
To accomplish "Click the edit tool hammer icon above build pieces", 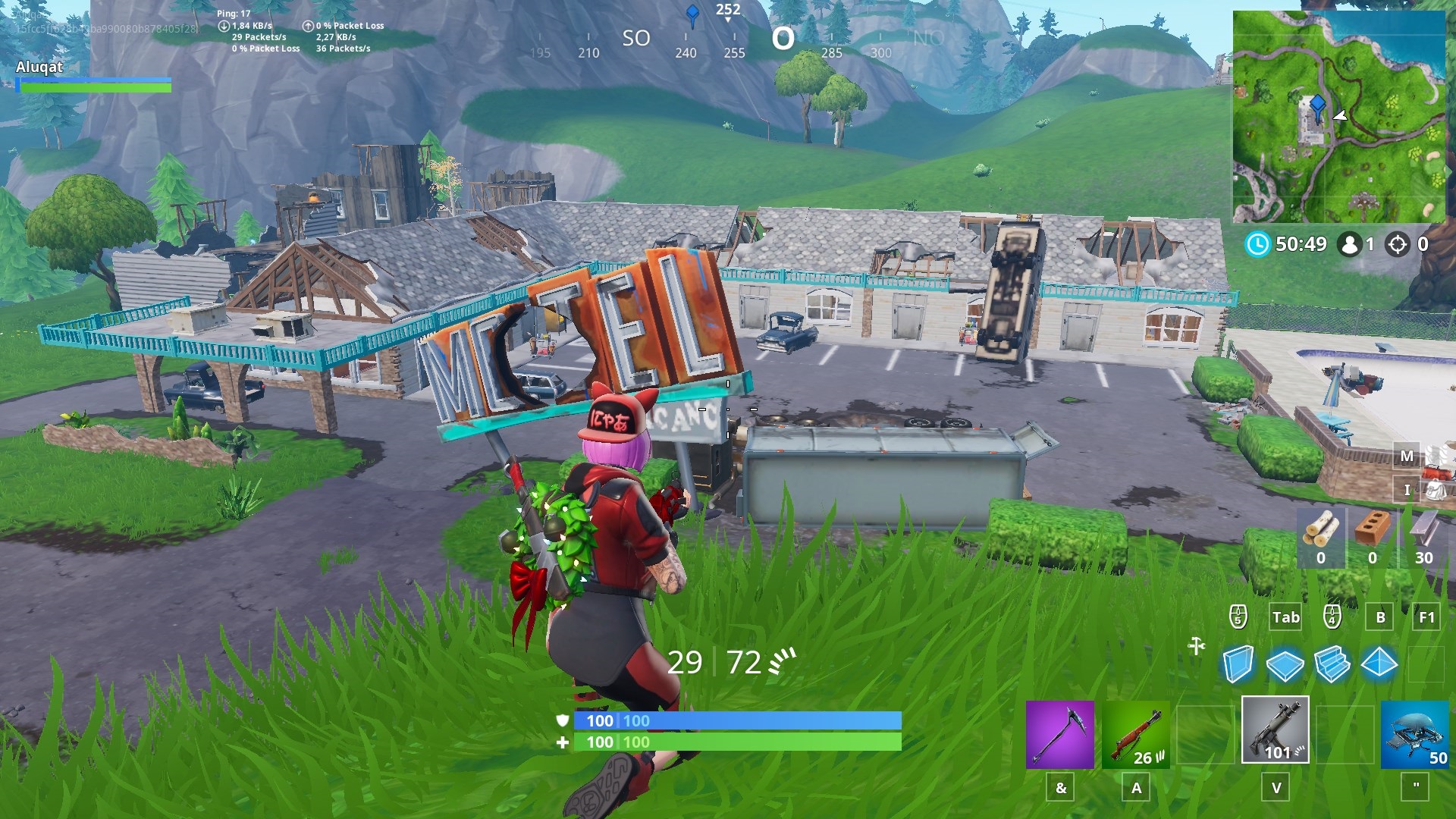I will click(x=1198, y=646).
